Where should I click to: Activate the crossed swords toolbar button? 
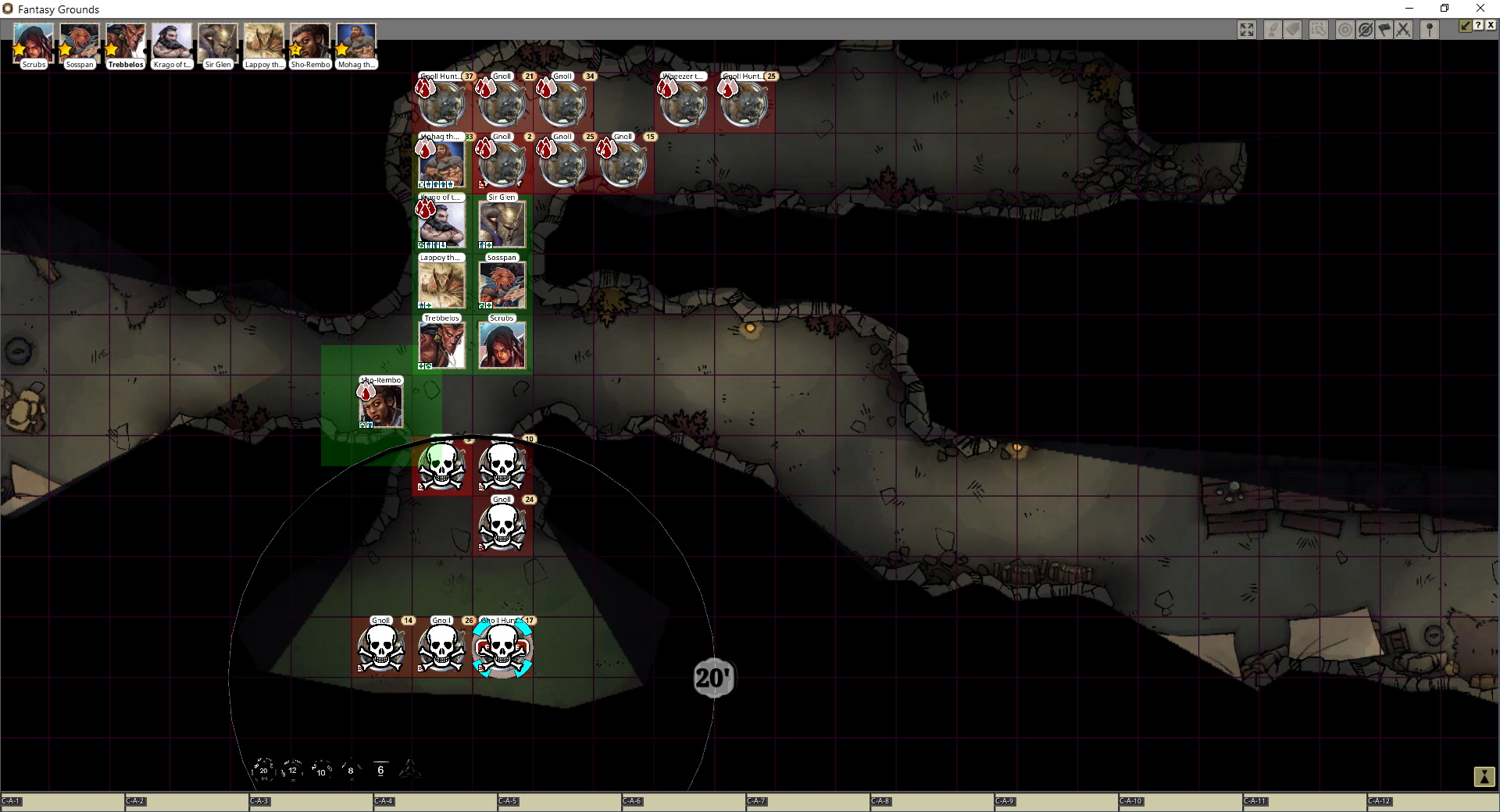point(1403,30)
